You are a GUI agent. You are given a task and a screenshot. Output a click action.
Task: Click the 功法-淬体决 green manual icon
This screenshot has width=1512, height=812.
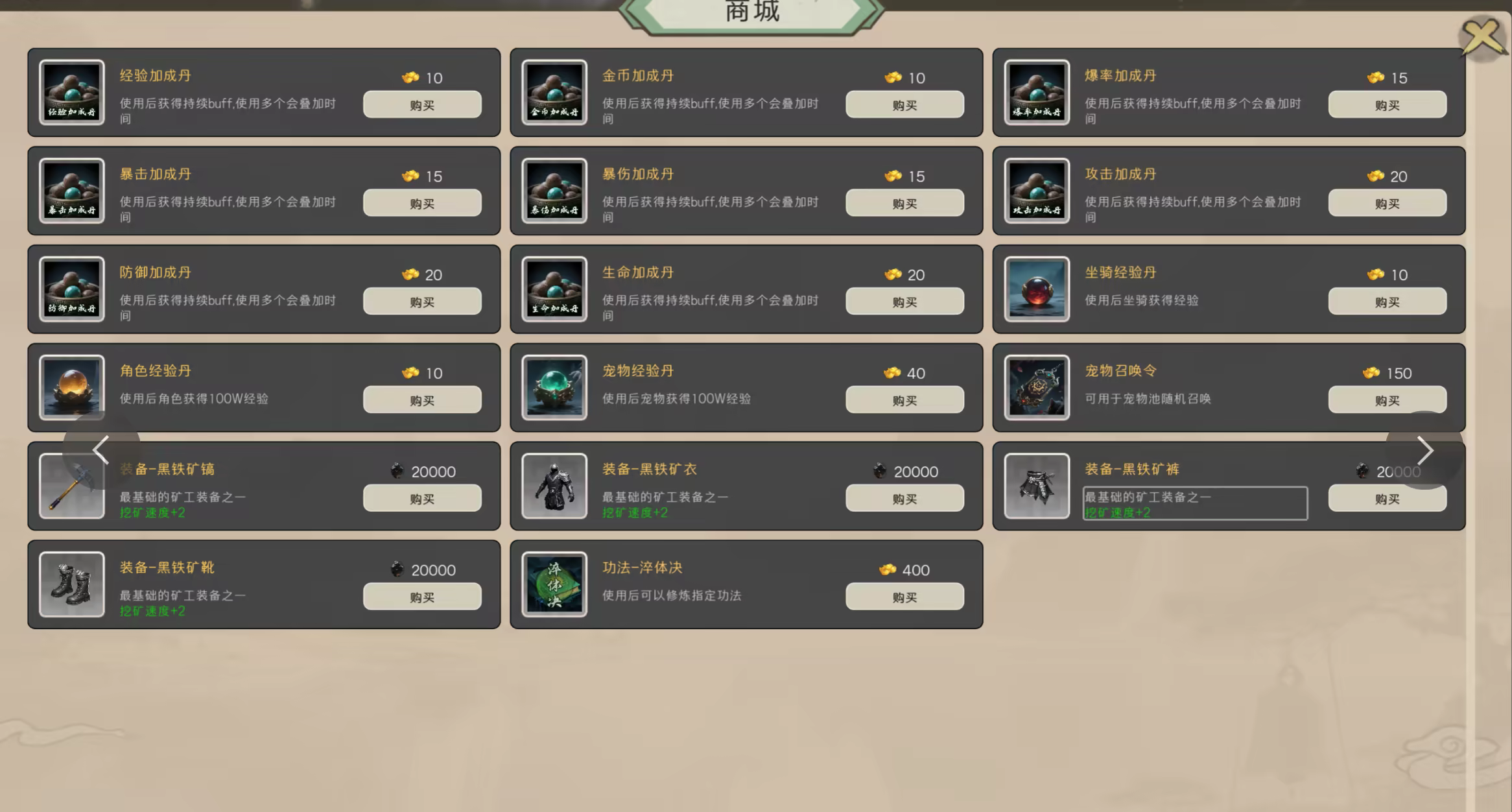coord(554,585)
